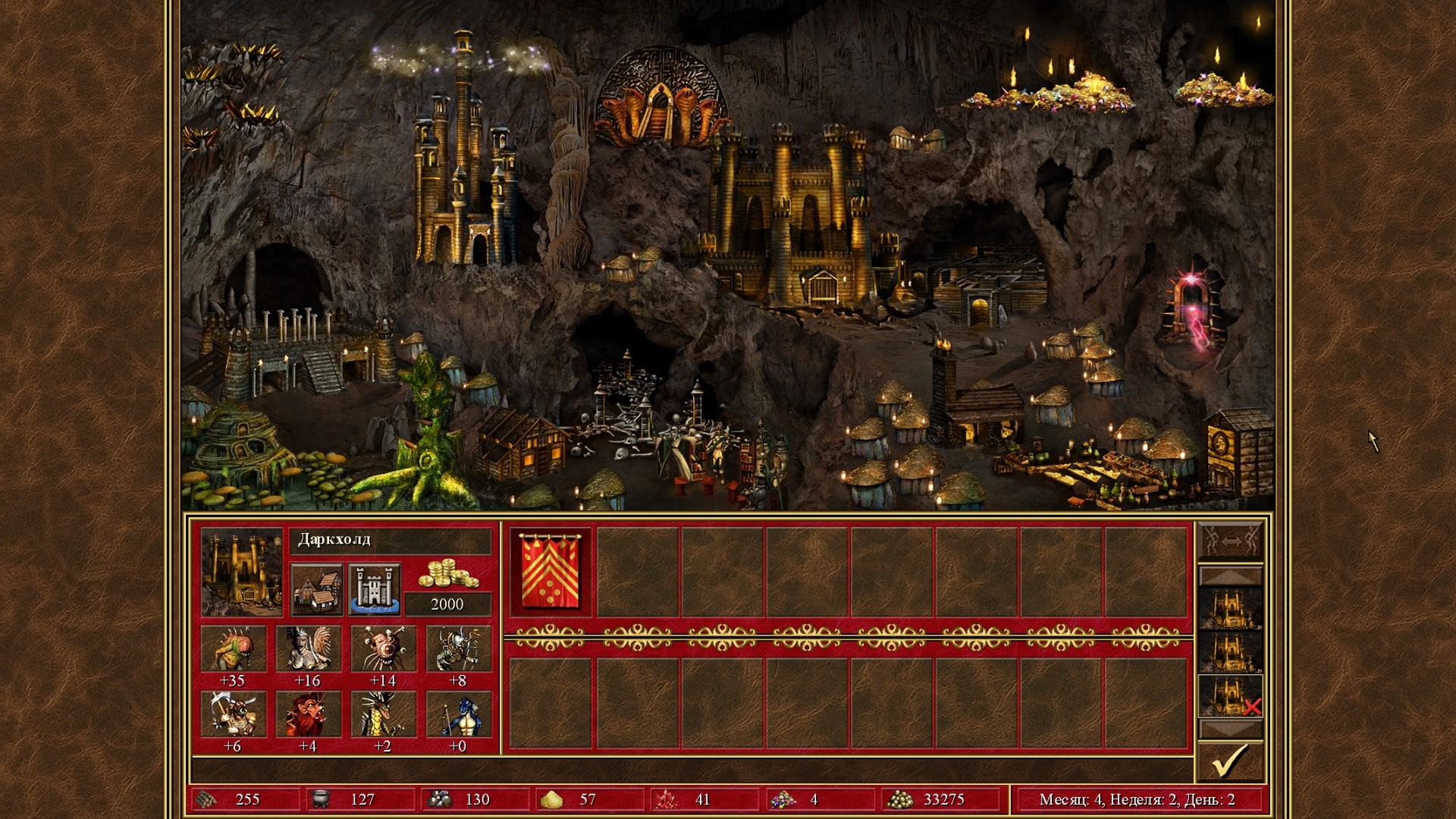The height and width of the screenshot is (819, 1456).
Task: Show harpy info with +16 growth
Action: coord(309,649)
